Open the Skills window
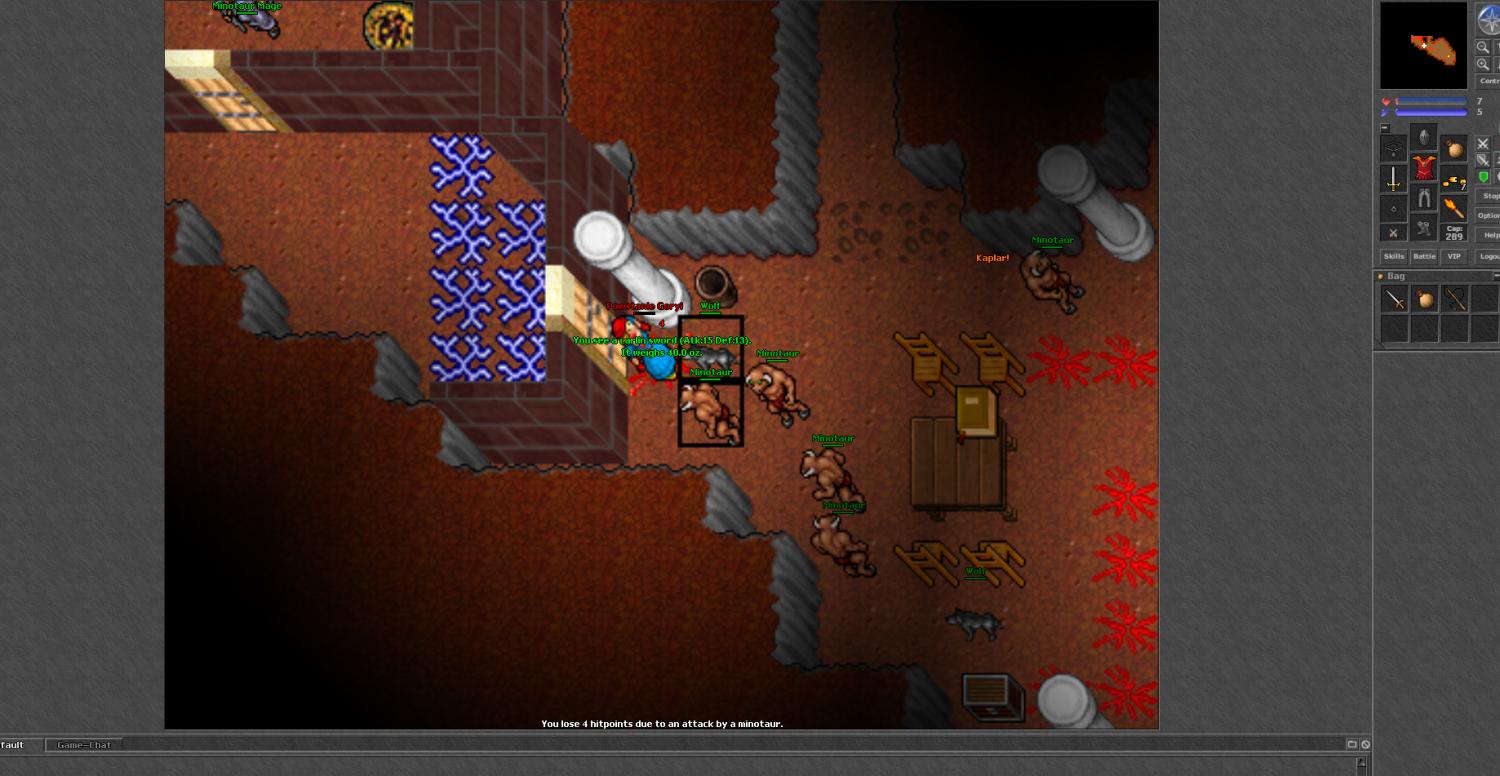This screenshot has width=1500, height=776. click(1394, 257)
